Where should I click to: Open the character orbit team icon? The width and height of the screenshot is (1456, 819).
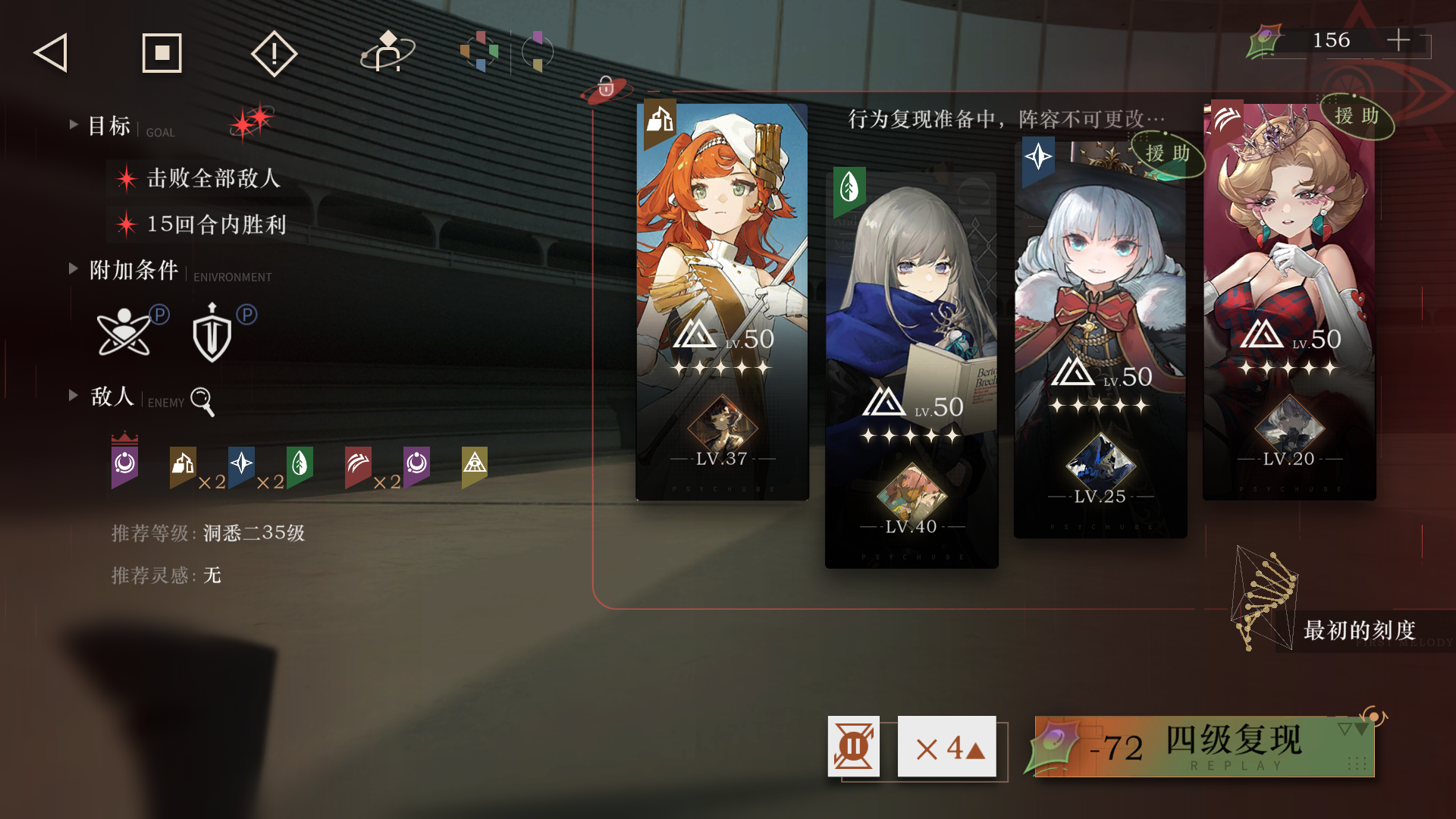(x=388, y=51)
